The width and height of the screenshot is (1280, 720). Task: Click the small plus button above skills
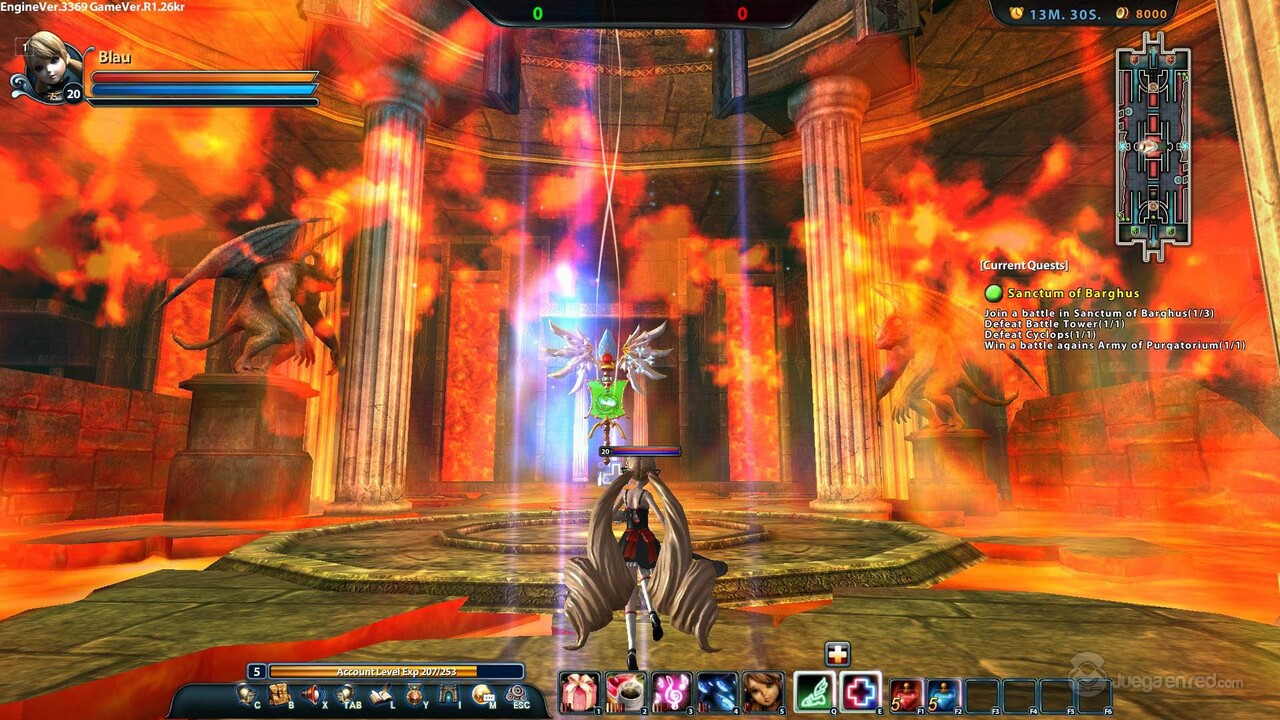[x=837, y=653]
